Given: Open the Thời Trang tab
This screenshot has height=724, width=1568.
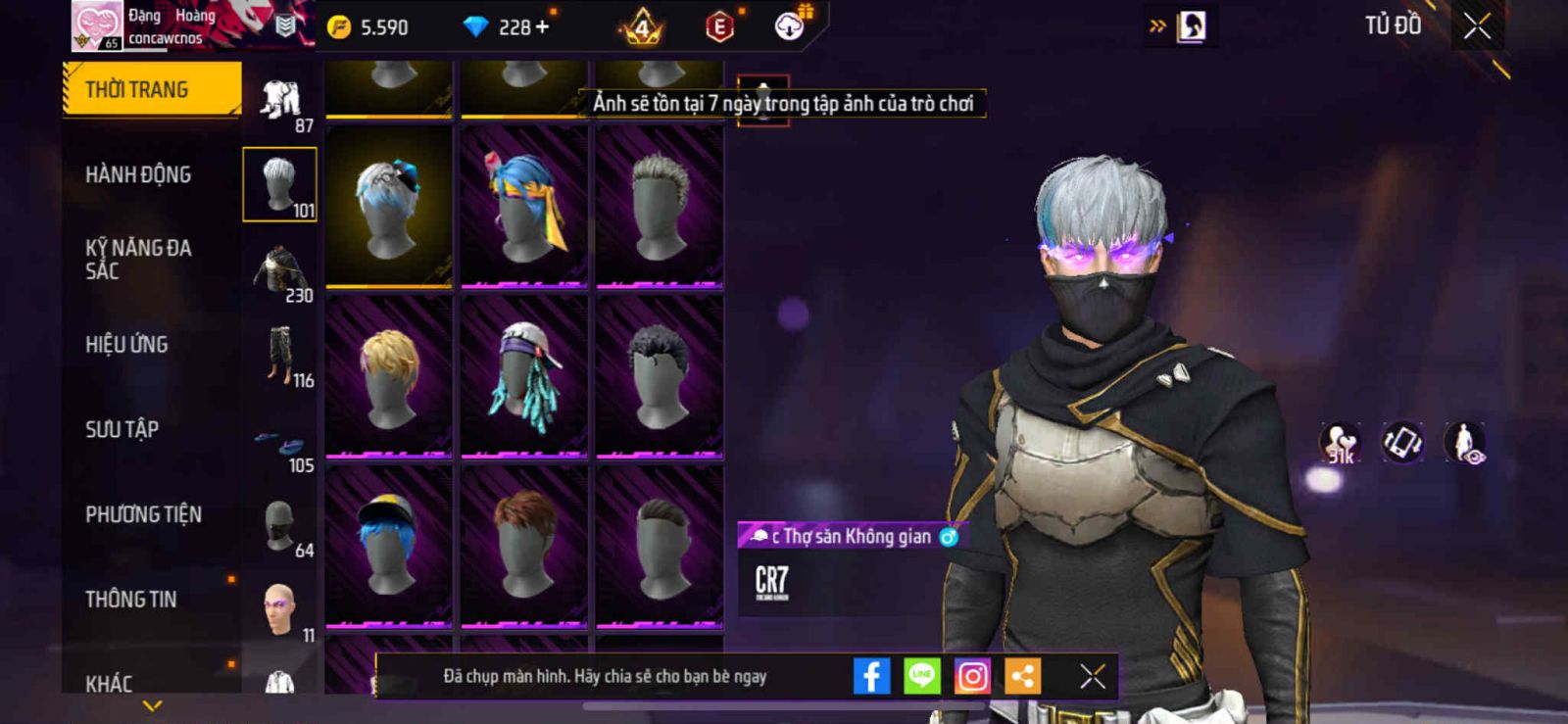Looking at the screenshot, I should coord(151,90).
